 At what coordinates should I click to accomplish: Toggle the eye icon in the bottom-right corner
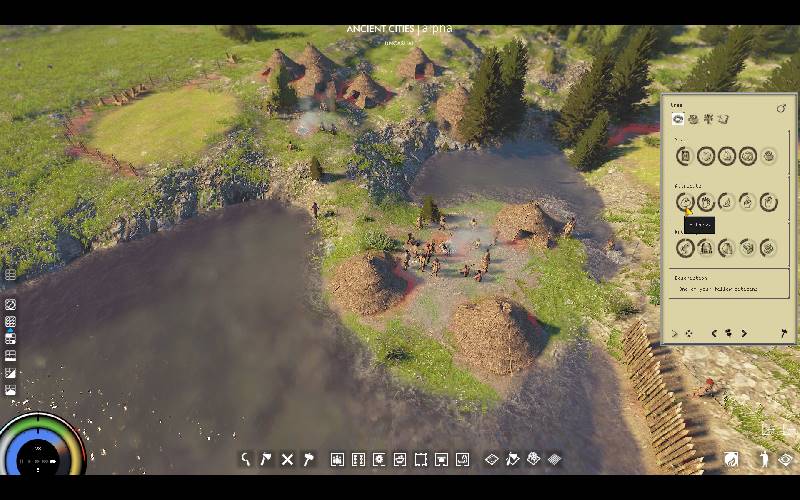pos(786,459)
